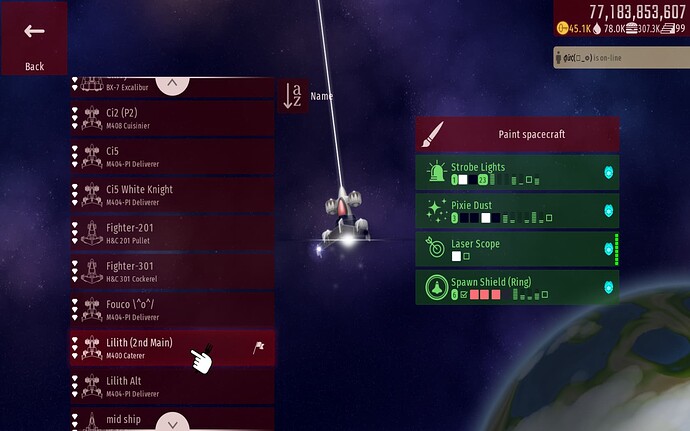Select the mid ship spacecraft

[171, 420]
